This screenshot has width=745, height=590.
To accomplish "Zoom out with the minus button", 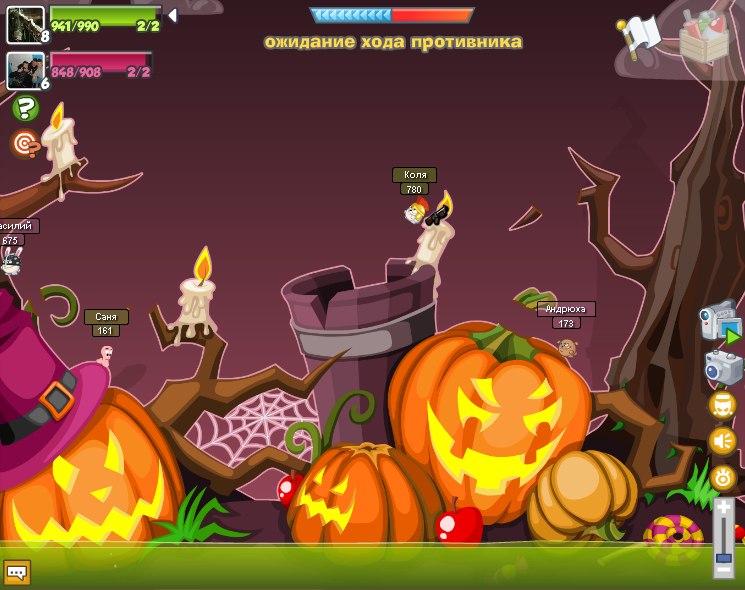I will coord(723,570).
